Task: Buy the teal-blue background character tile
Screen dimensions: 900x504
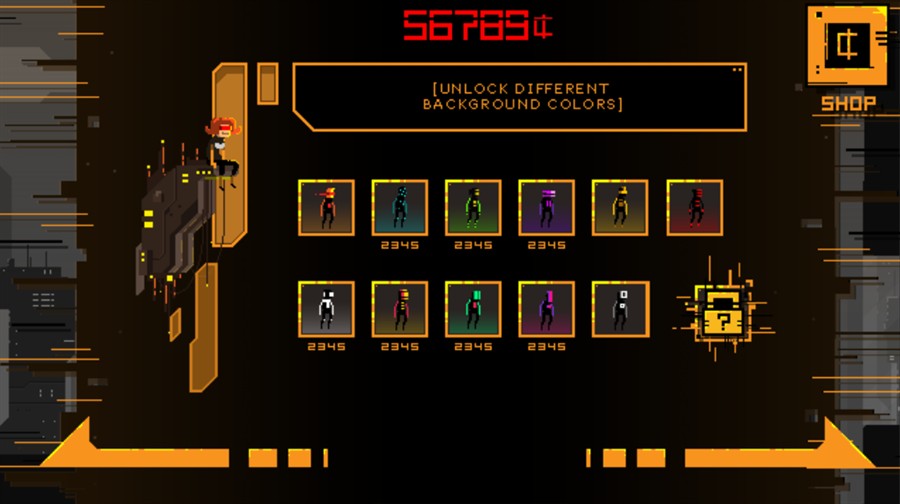Action: click(400, 207)
